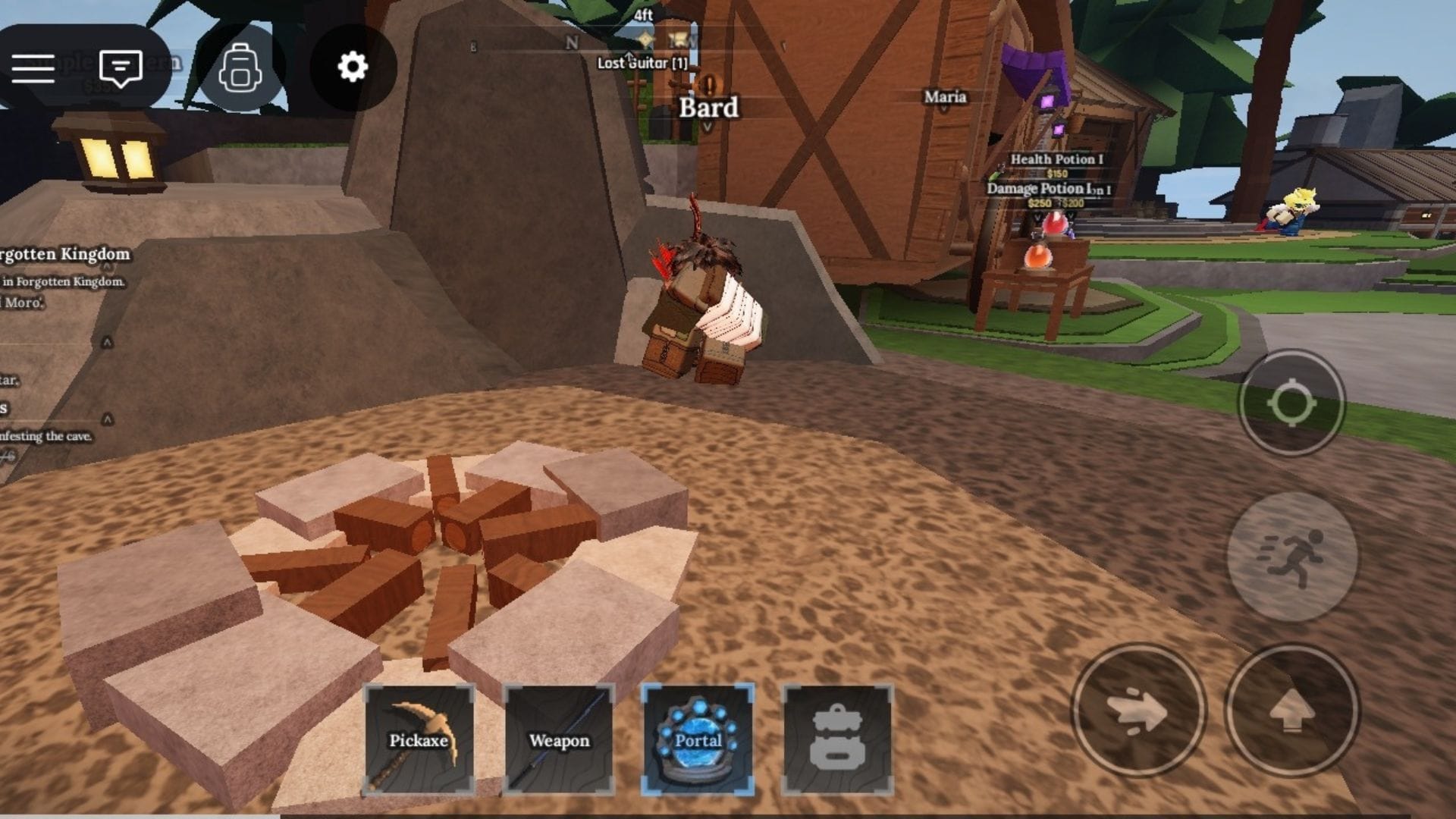Image resolution: width=1456 pixels, height=819 pixels.
Task: Open the settings gear icon
Action: [x=350, y=67]
